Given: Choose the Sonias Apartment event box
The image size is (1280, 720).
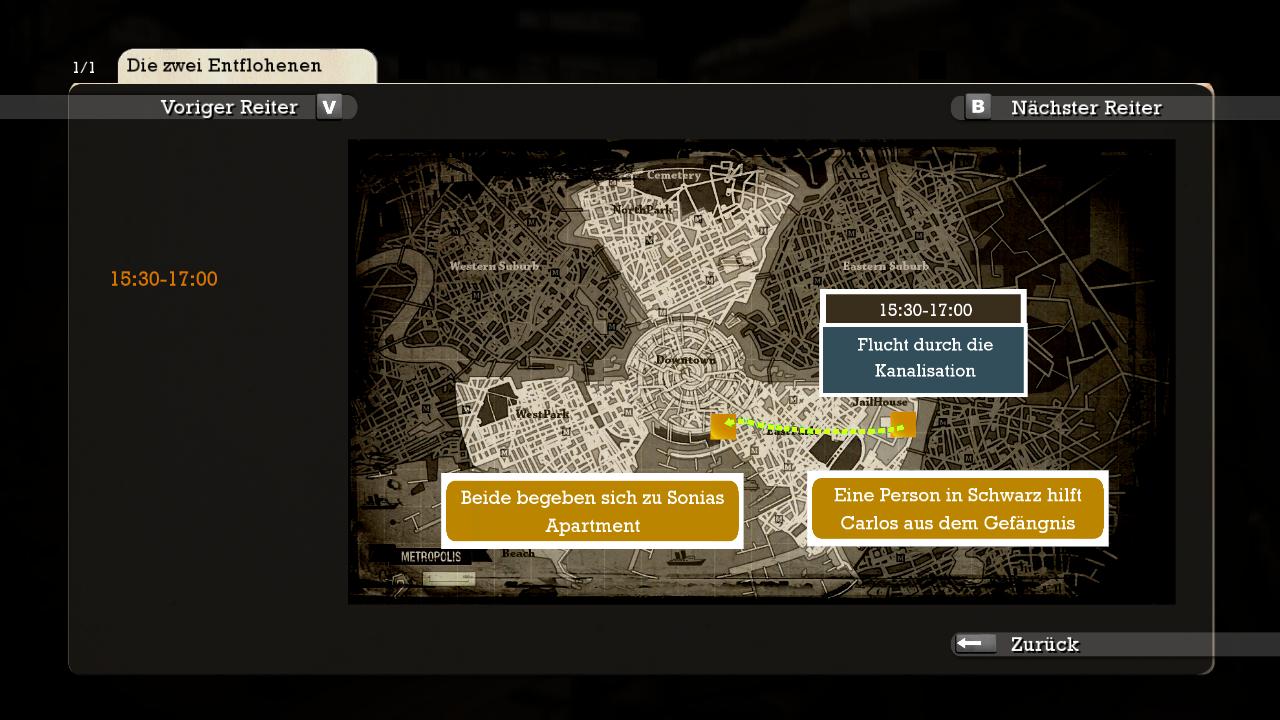Looking at the screenshot, I should click(592, 511).
